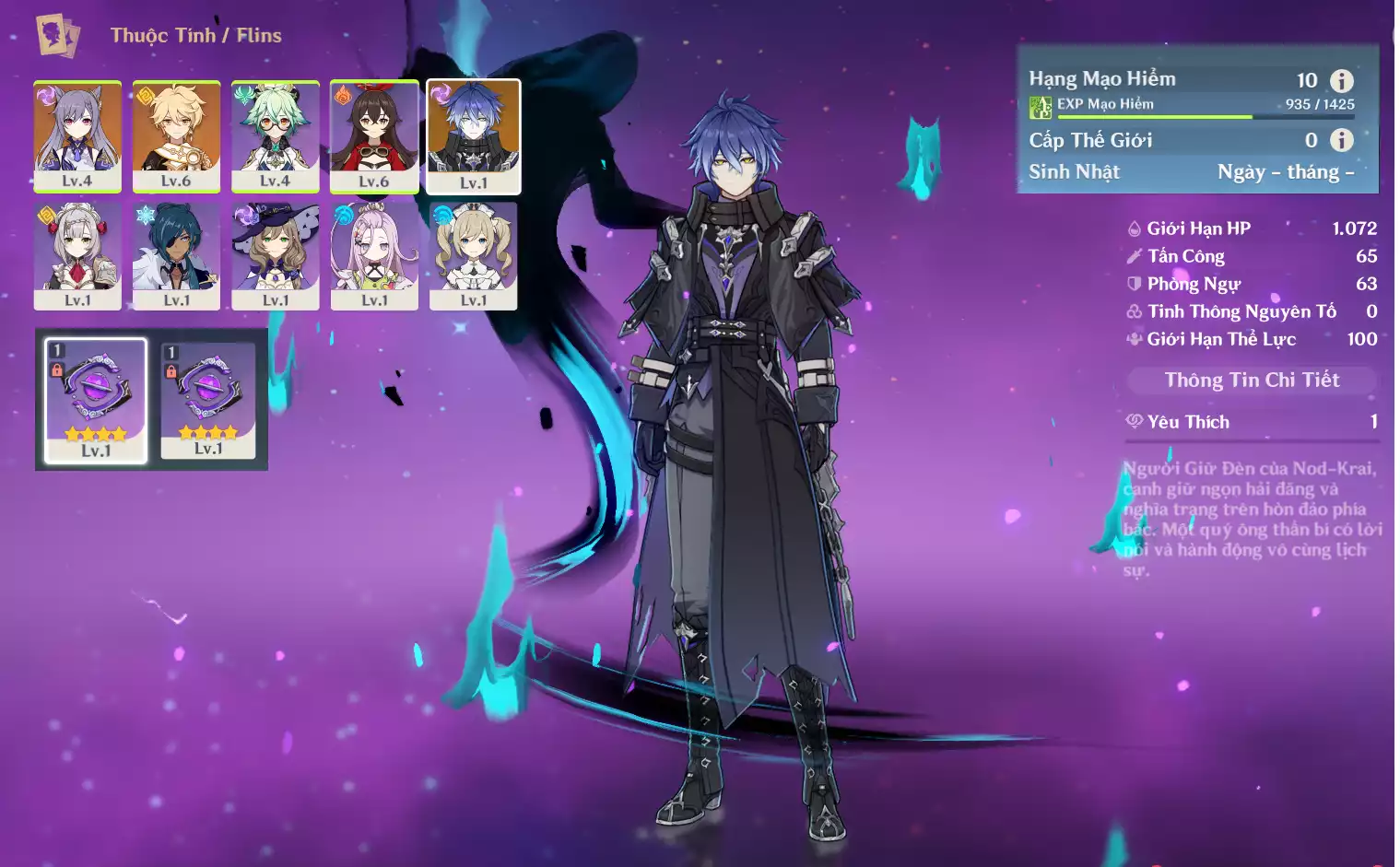Choose the blond Traveler Lv.6 portrait

[176, 135]
